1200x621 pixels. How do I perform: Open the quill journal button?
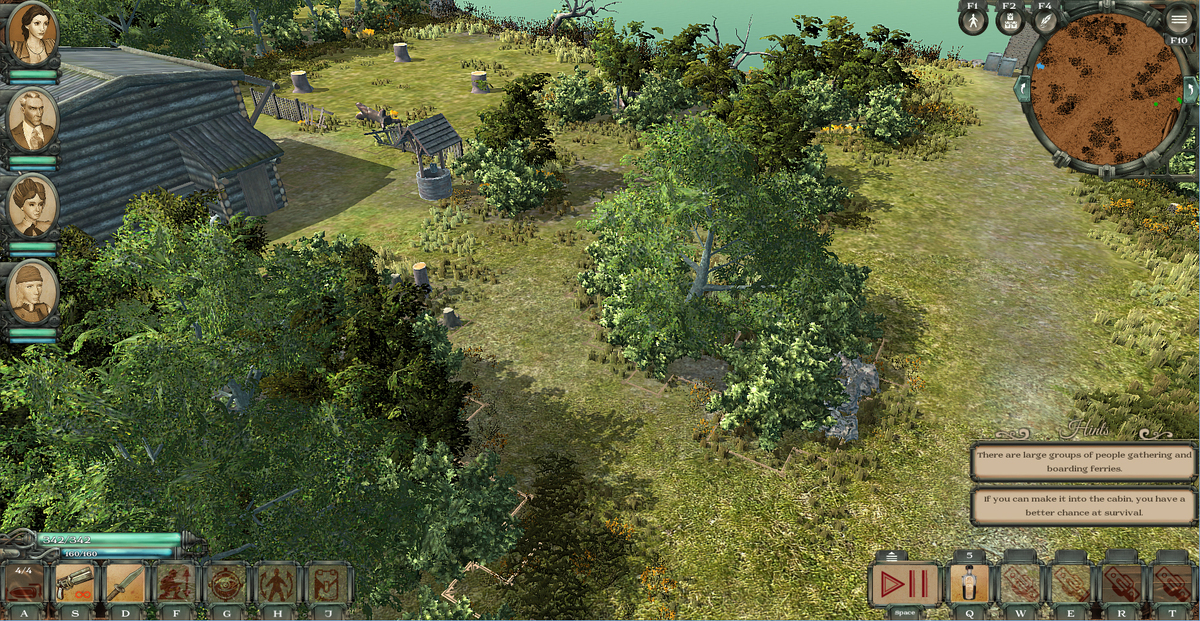1045,21
